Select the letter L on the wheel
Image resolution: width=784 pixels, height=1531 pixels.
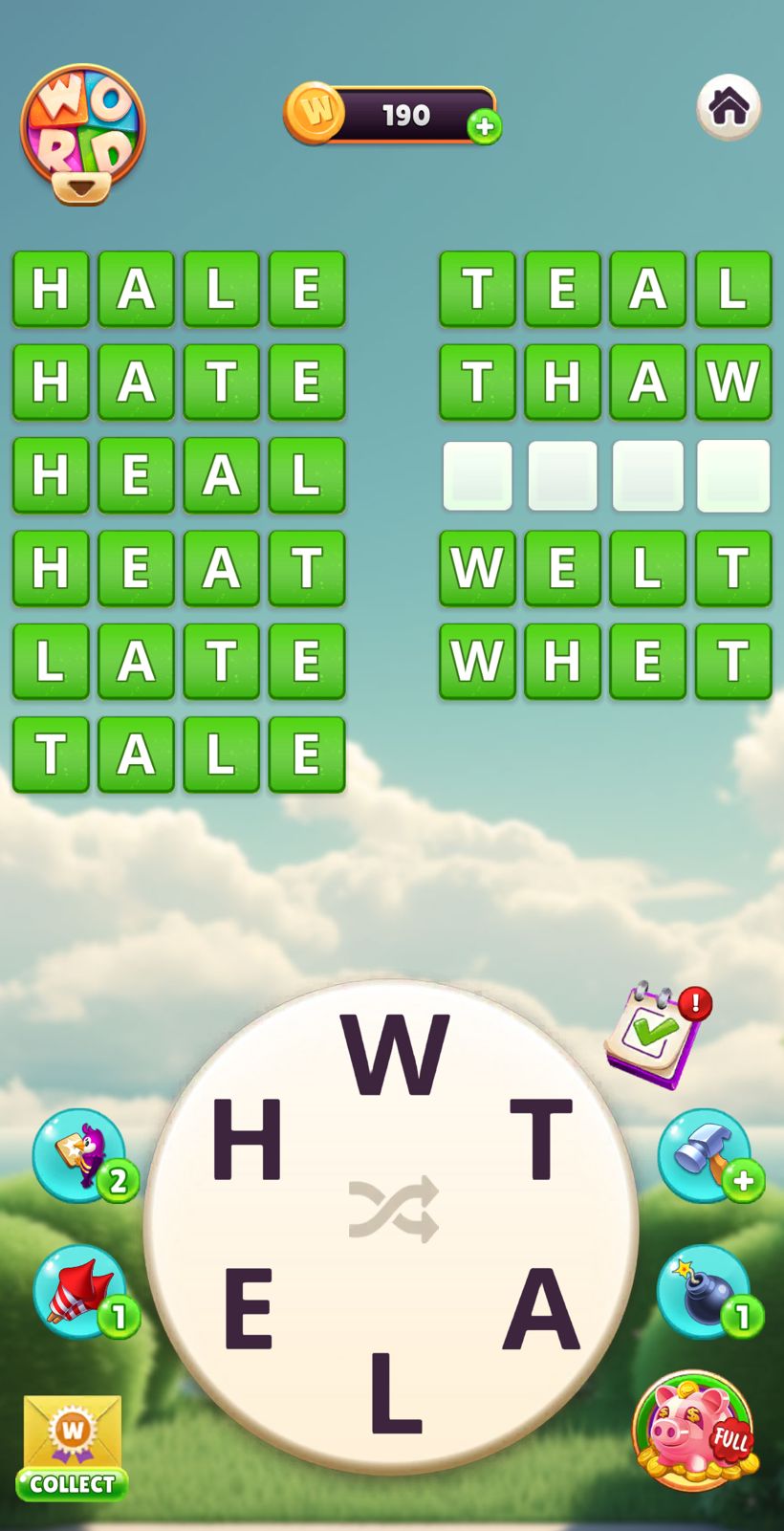(395, 1392)
